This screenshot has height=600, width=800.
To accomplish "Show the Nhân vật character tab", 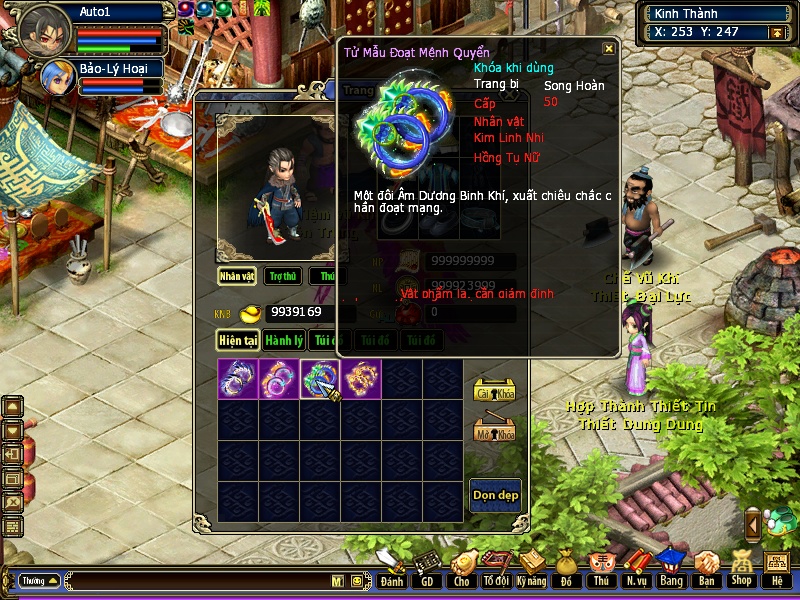I will [238, 276].
